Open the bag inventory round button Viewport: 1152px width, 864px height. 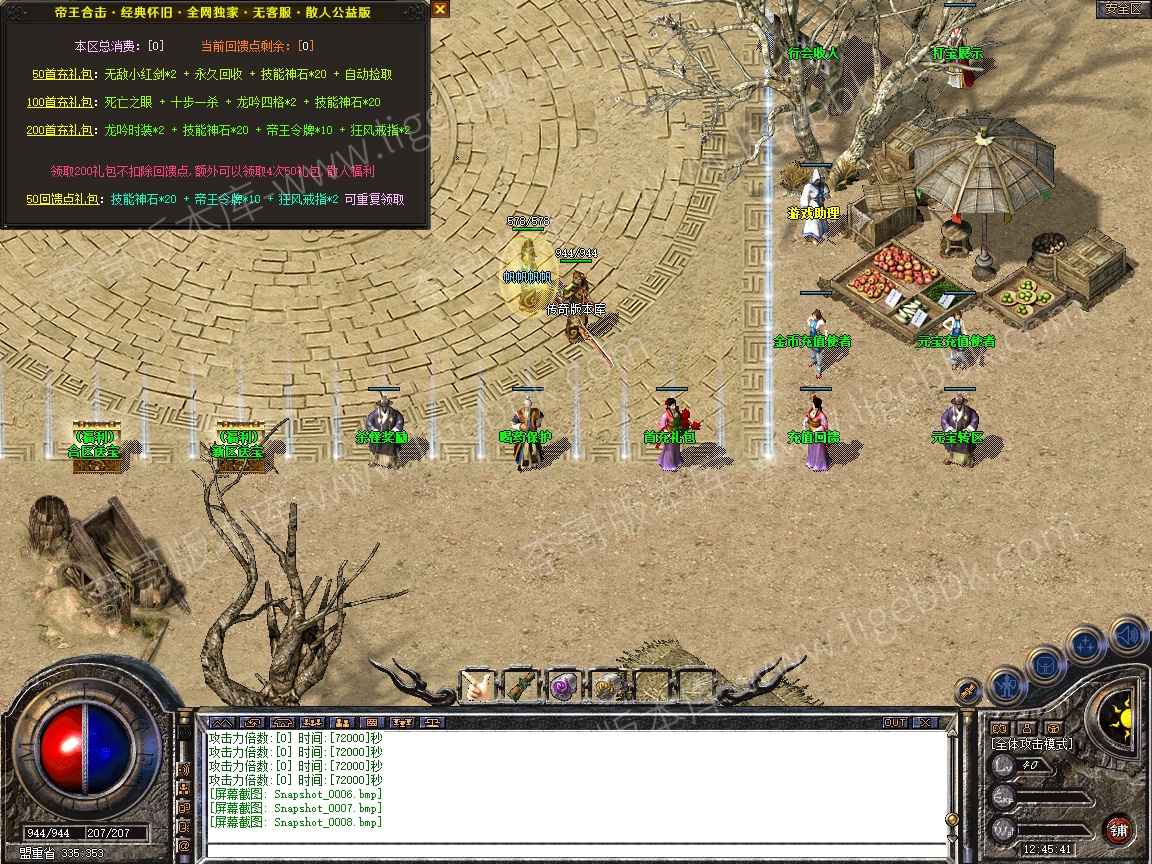click(1046, 665)
